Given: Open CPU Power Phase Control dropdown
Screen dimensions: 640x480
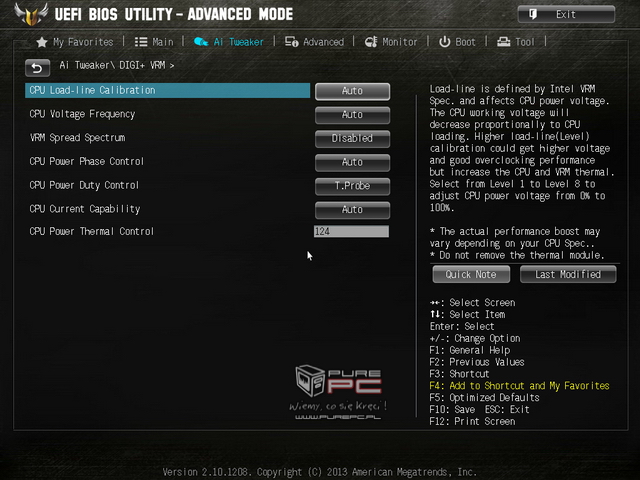Looking at the screenshot, I should [x=352, y=162].
